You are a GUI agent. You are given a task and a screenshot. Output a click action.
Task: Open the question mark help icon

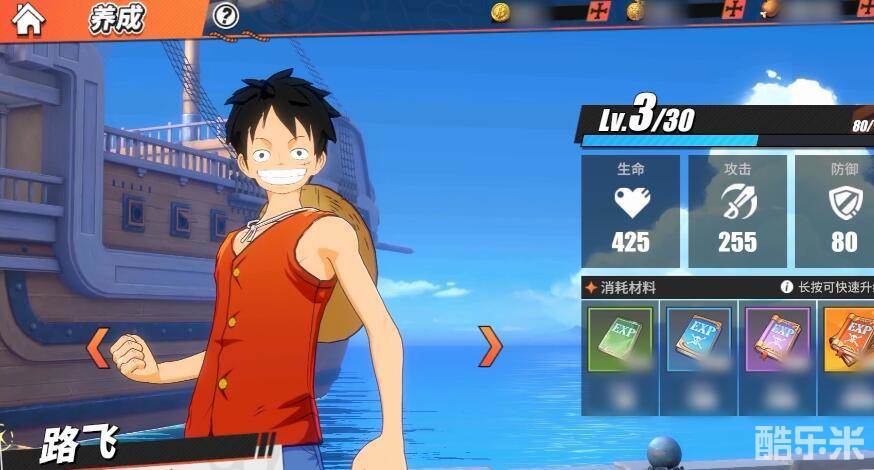(x=227, y=15)
